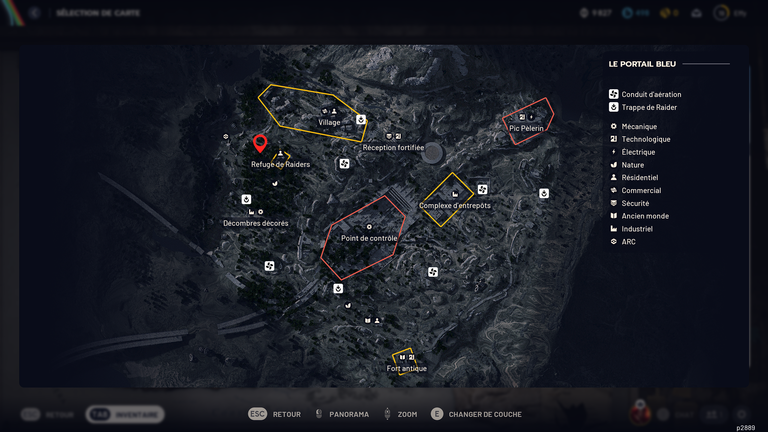
Task: Click the Décombres décorés location label
Action: pyautogui.click(x=255, y=223)
